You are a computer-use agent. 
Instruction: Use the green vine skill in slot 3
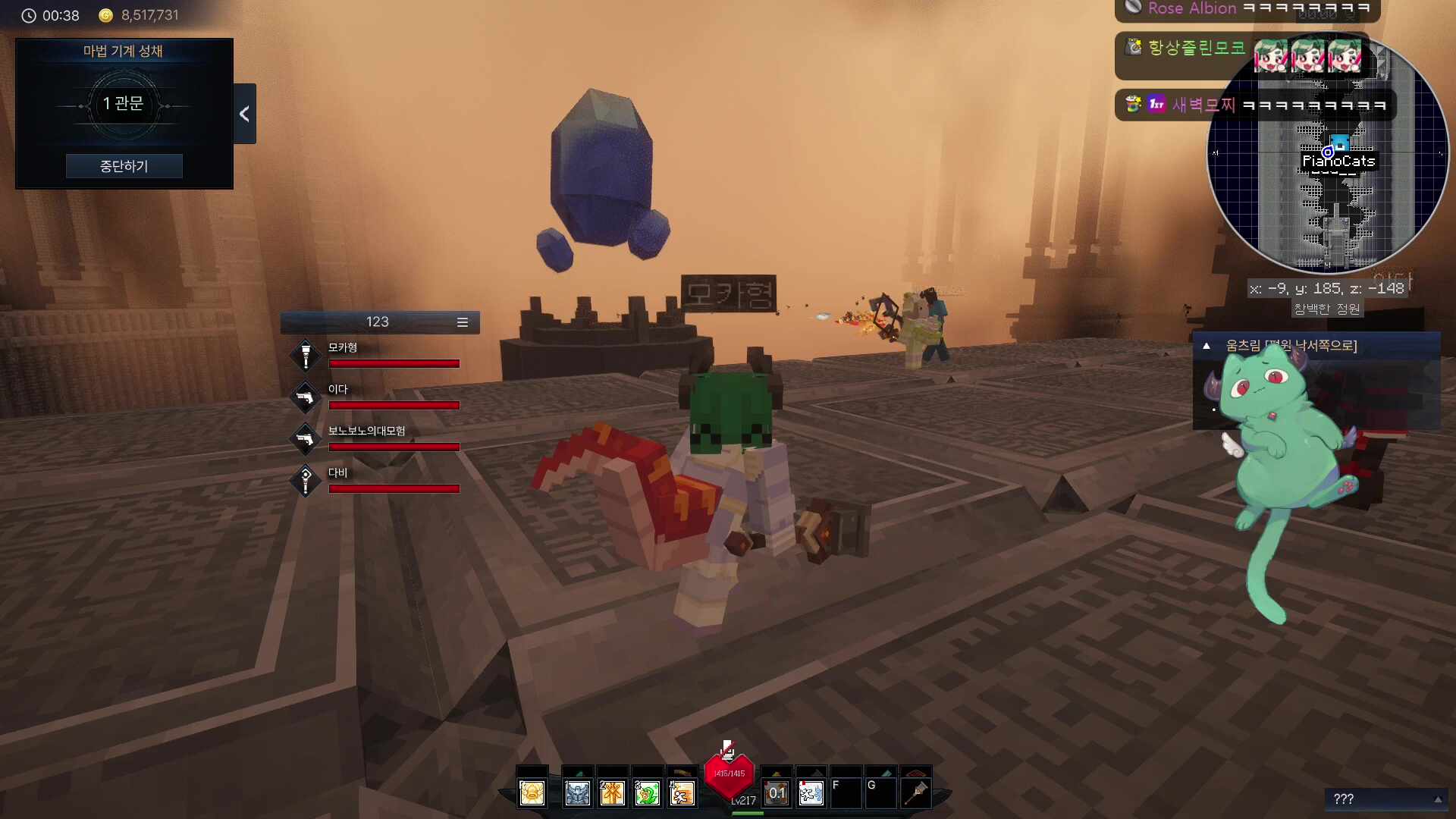click(x=647, y=793)
